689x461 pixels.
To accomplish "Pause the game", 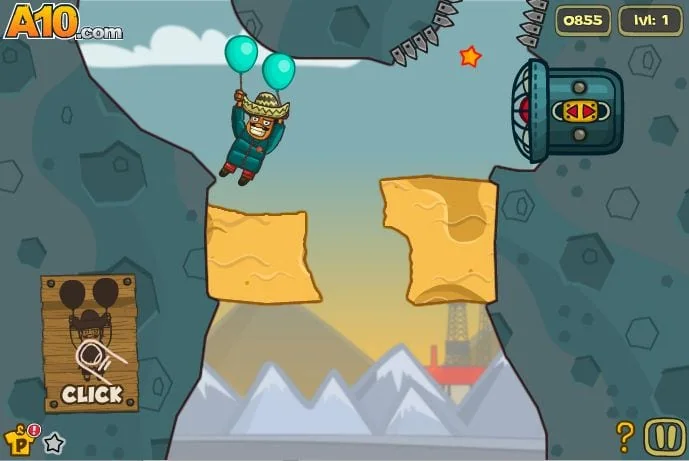I will click(x=664, y=436).
